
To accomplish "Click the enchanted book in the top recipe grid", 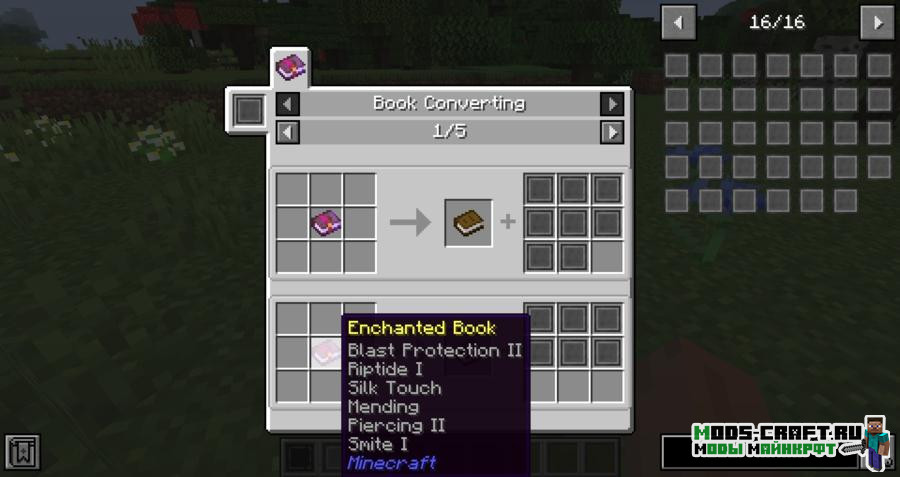I will (x=326, y=222).
